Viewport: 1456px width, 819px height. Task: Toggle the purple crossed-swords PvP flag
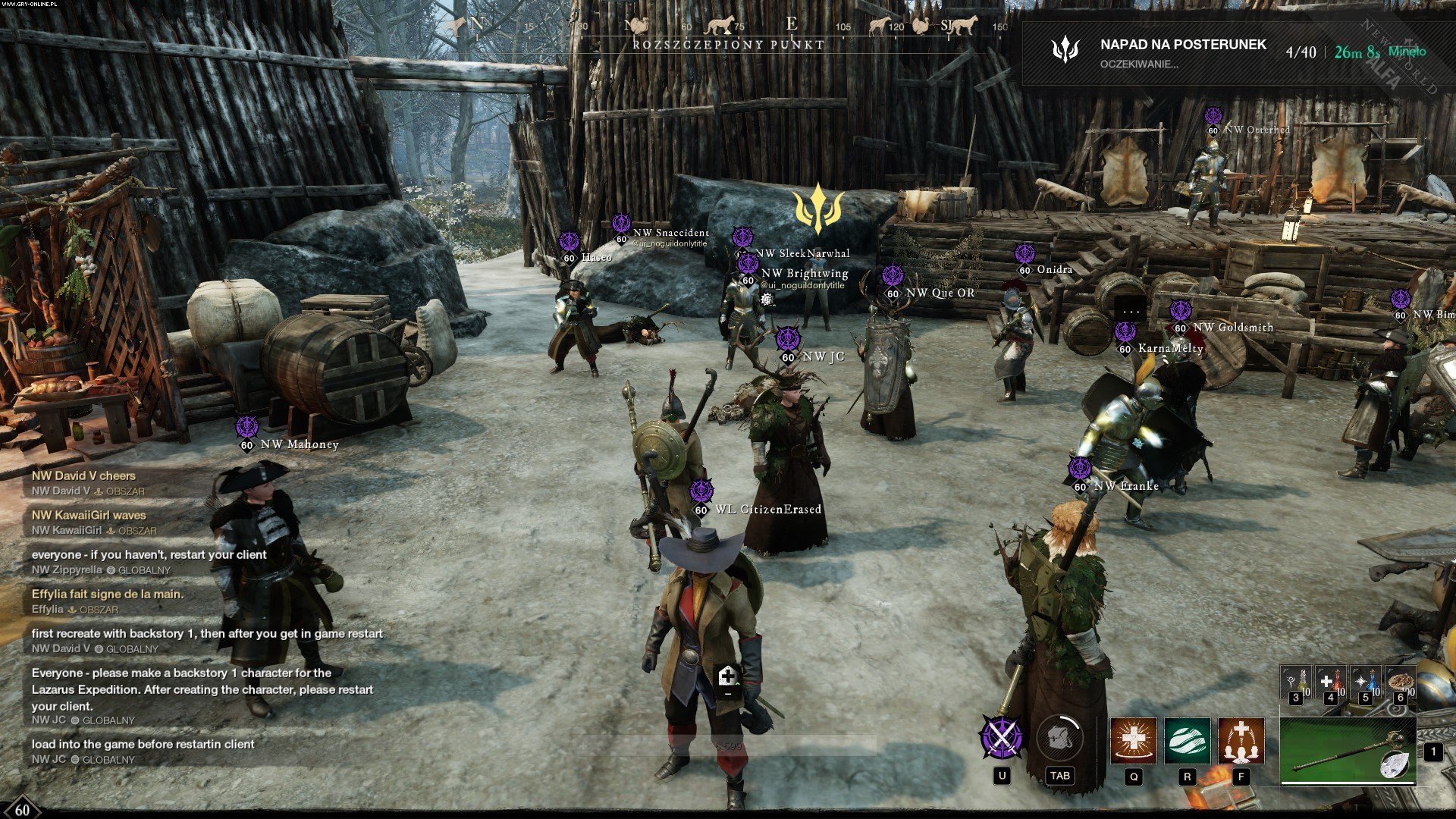(1002, 737)
